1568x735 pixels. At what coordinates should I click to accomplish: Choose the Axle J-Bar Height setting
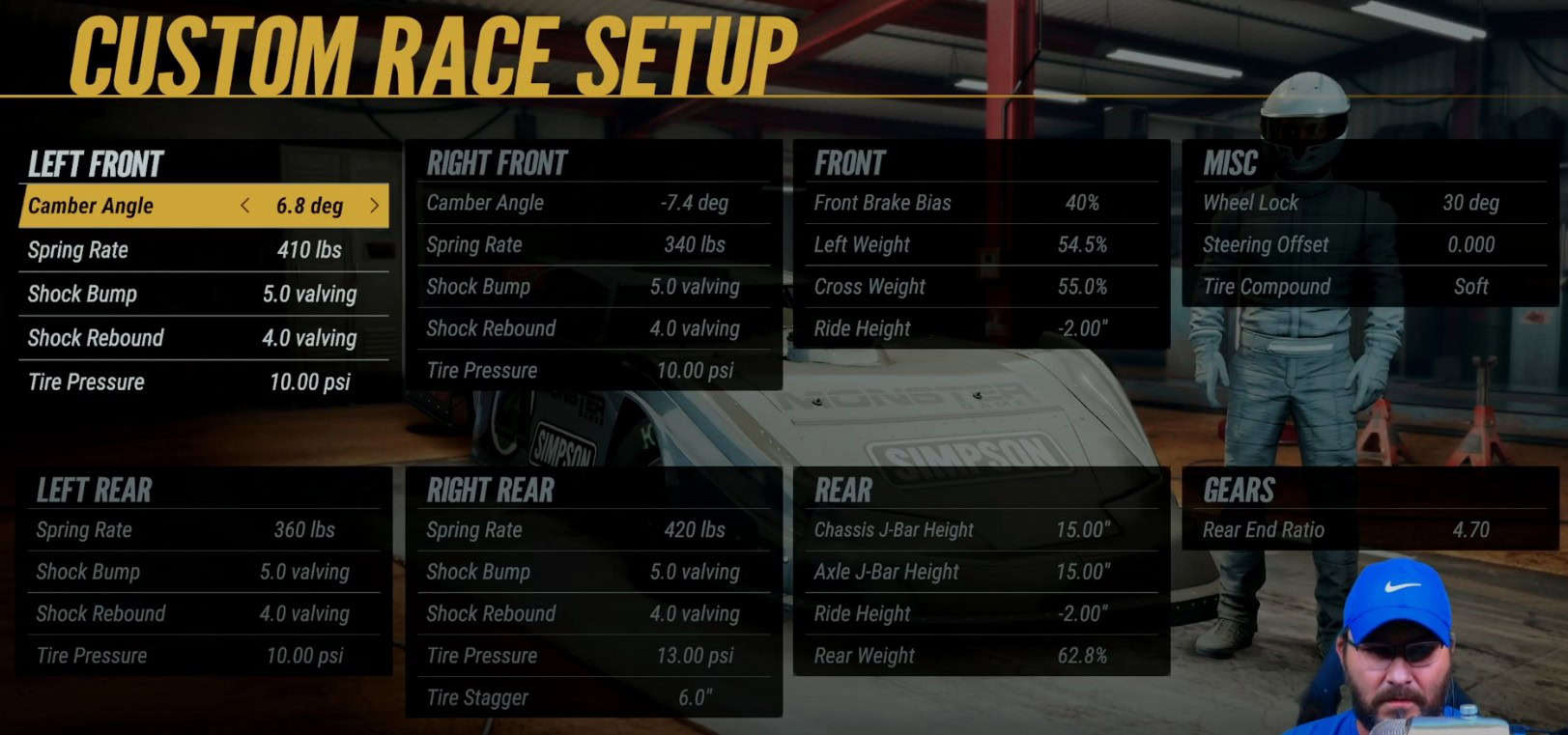pos(980,572)
